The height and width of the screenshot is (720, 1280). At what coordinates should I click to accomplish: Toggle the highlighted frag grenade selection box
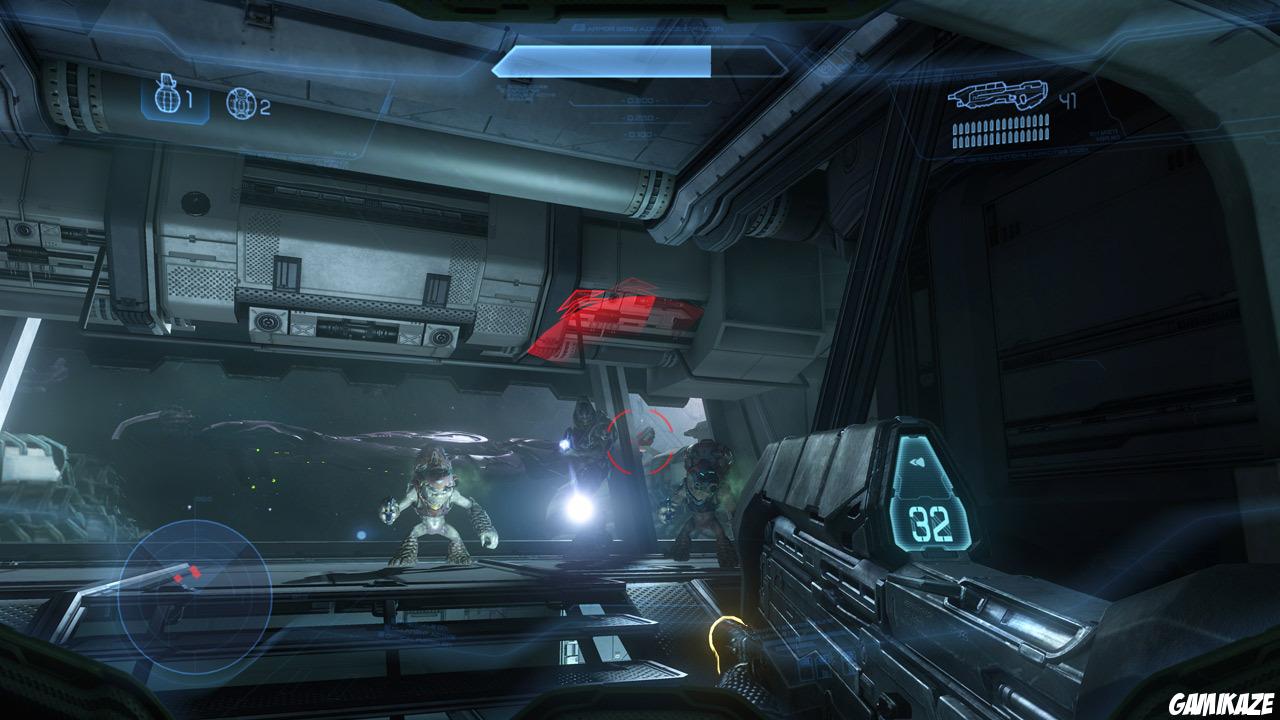(x=173, y=100)
